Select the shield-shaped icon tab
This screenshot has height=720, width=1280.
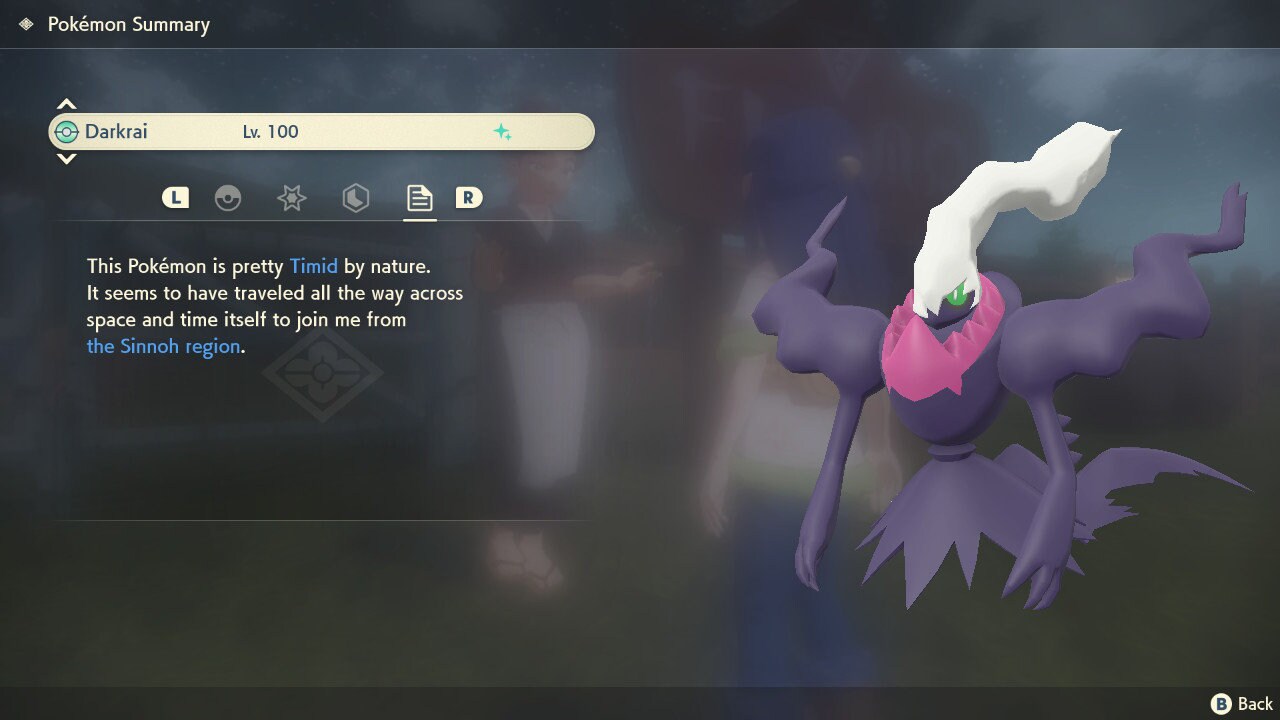pos(355,198)
